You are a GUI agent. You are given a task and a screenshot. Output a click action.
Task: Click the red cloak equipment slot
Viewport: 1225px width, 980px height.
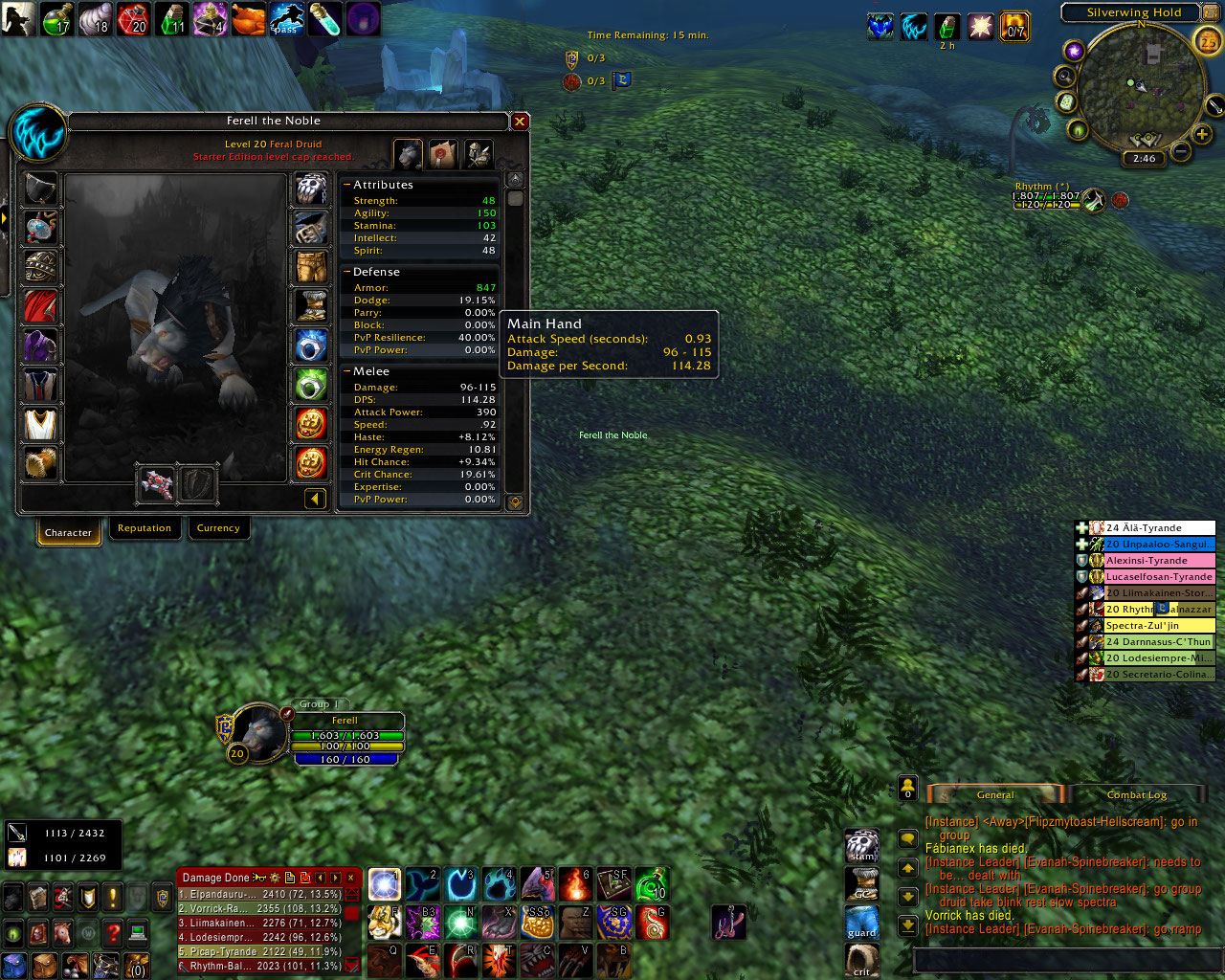coord(41,307)
